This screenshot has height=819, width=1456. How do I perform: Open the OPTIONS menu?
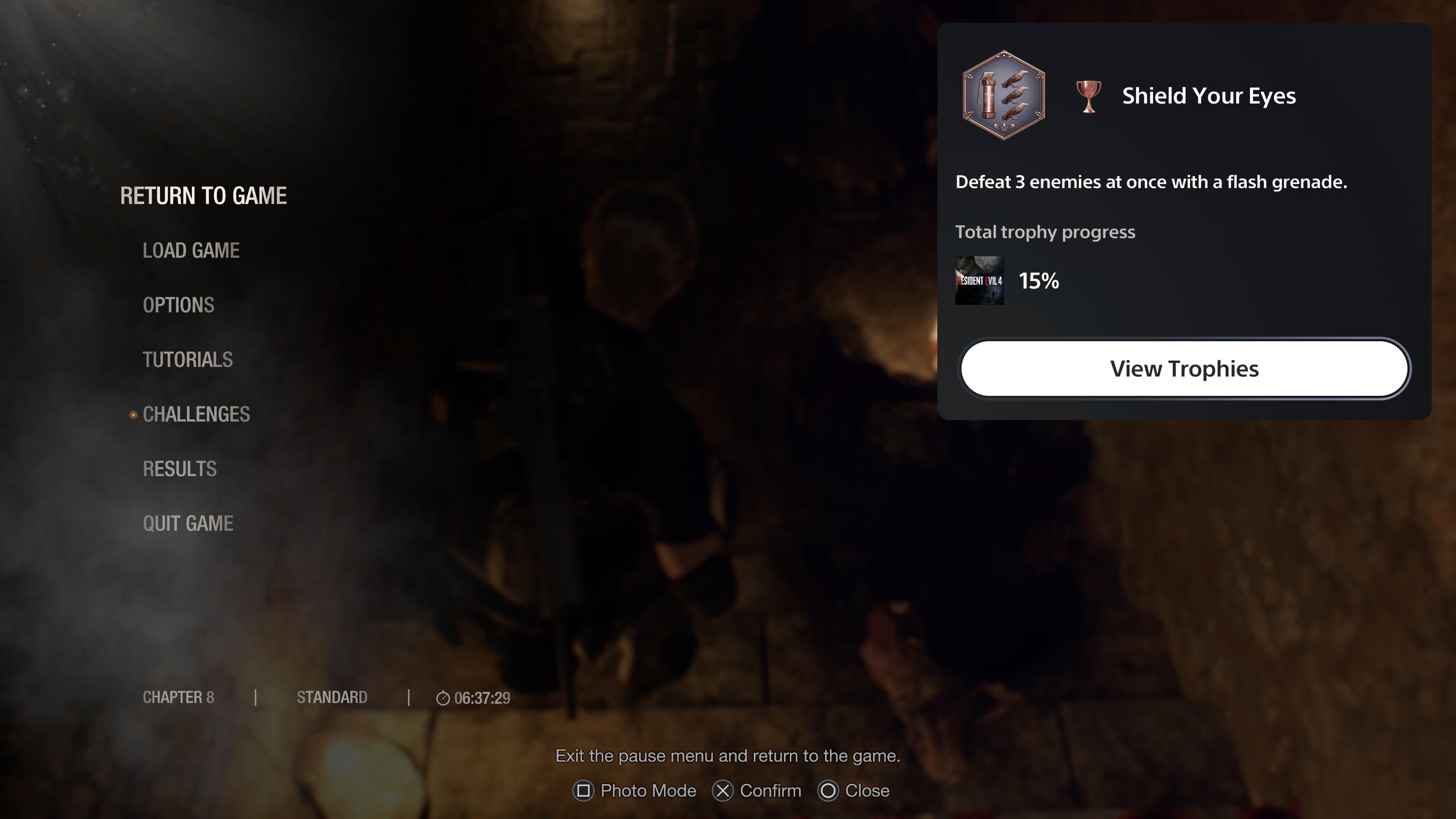coord(179,305)
